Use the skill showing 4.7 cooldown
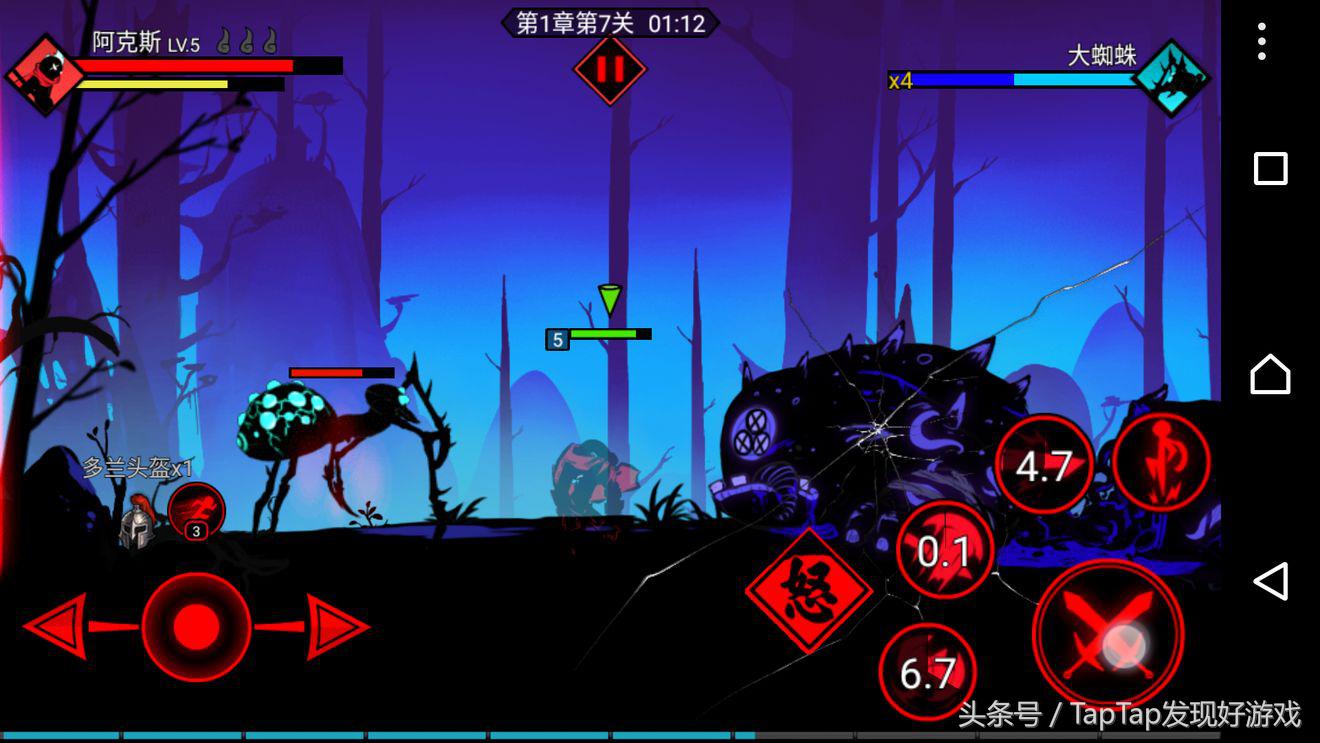The width and height of the screenshot is (1320, 743). pyautogui.click(x=1044, y=466)
